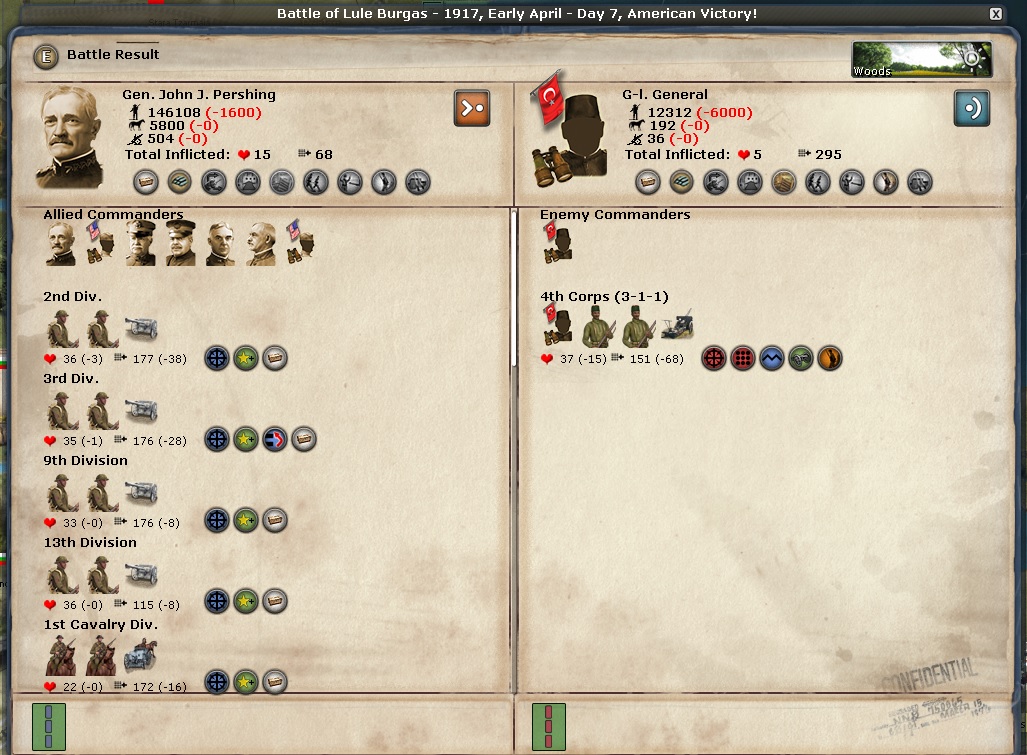
Task: Click the 13th Division blue crosshair badge
Action: [x=217, y=602]
